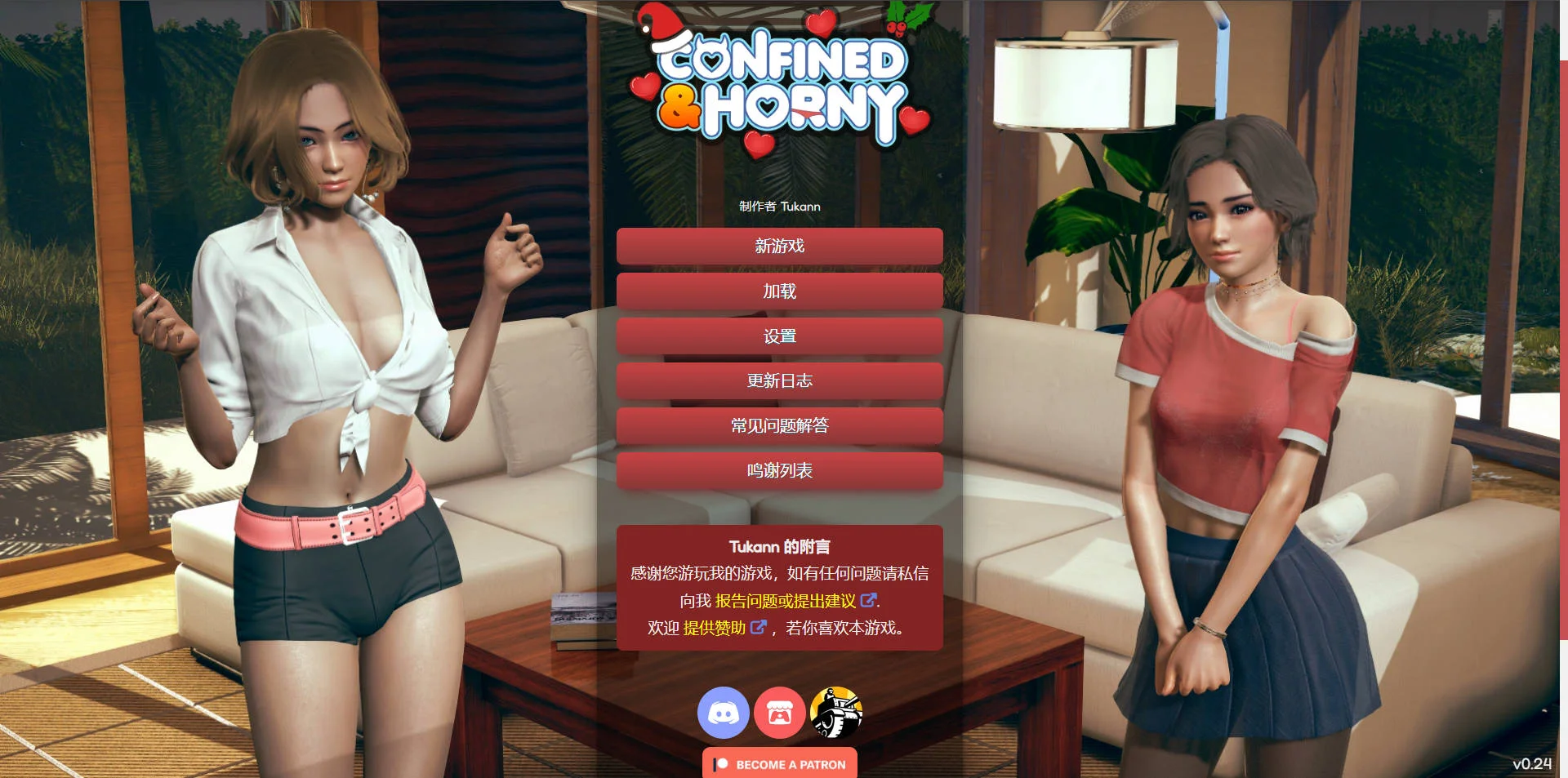Start 新游戏 from the main menu
The image size is (1568, 778).
pos(780,246)
